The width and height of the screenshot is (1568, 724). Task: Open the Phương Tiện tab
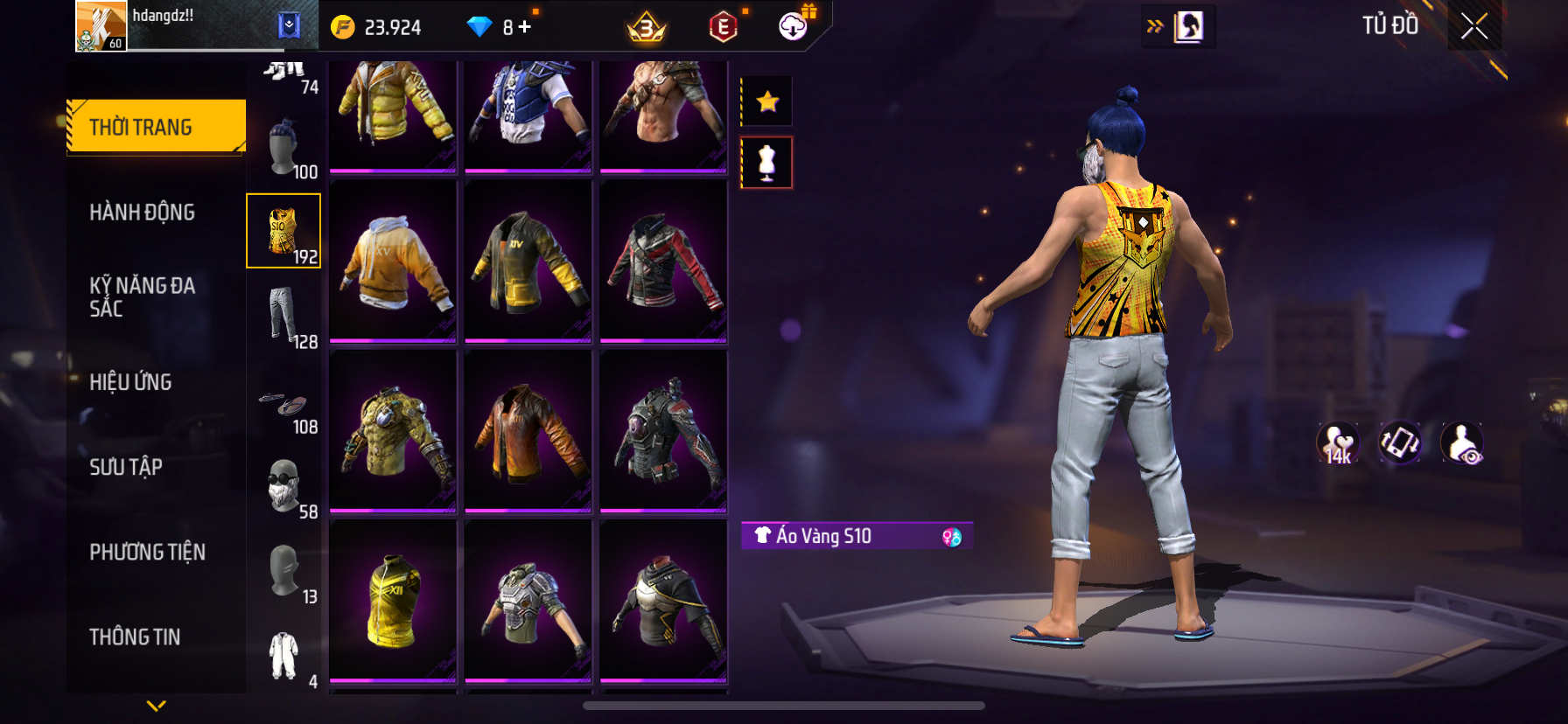click(x=147, y=552)
